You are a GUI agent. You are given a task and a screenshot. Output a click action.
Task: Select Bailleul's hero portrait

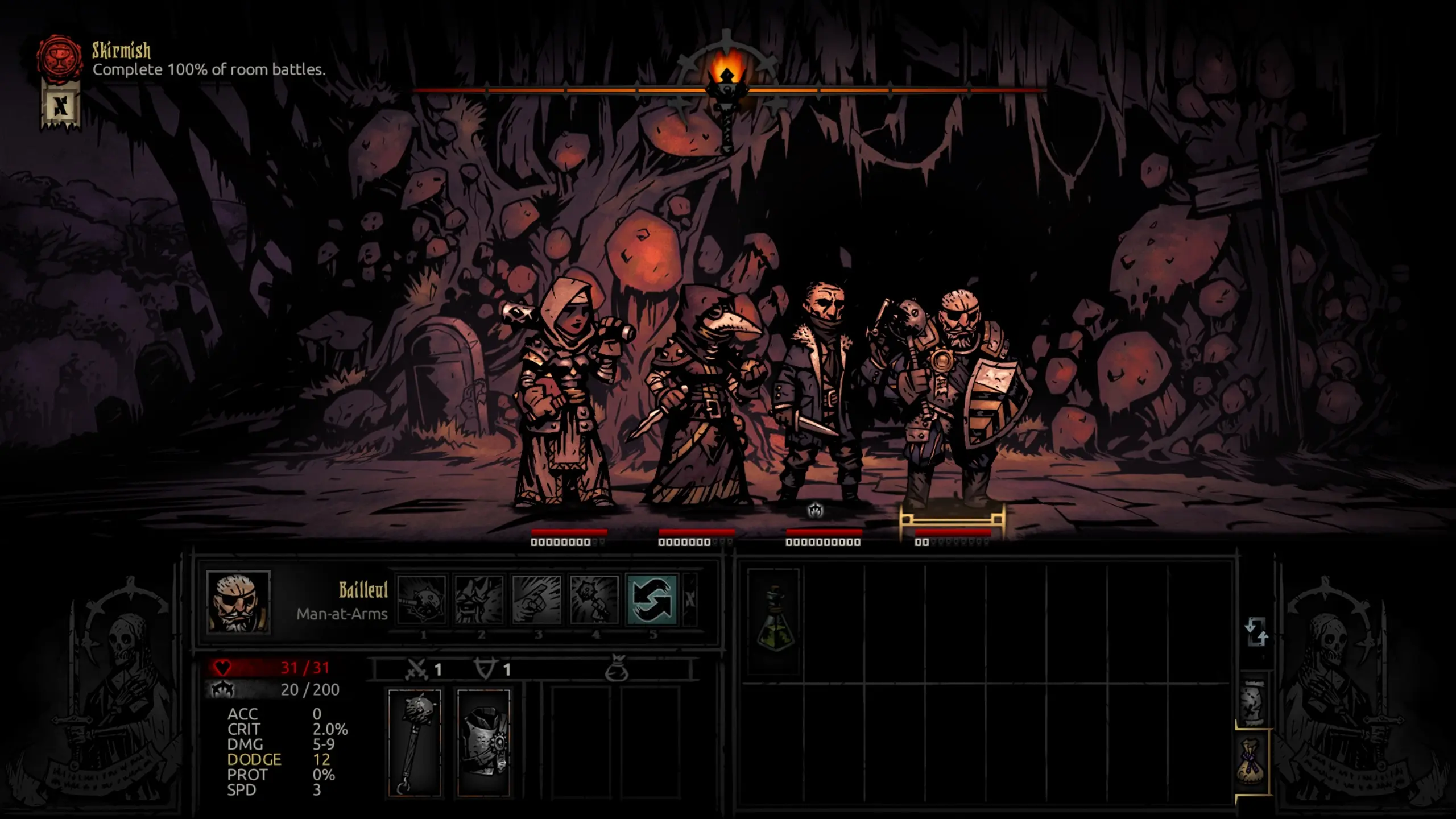pyautogui.click(x=238, y=601)
